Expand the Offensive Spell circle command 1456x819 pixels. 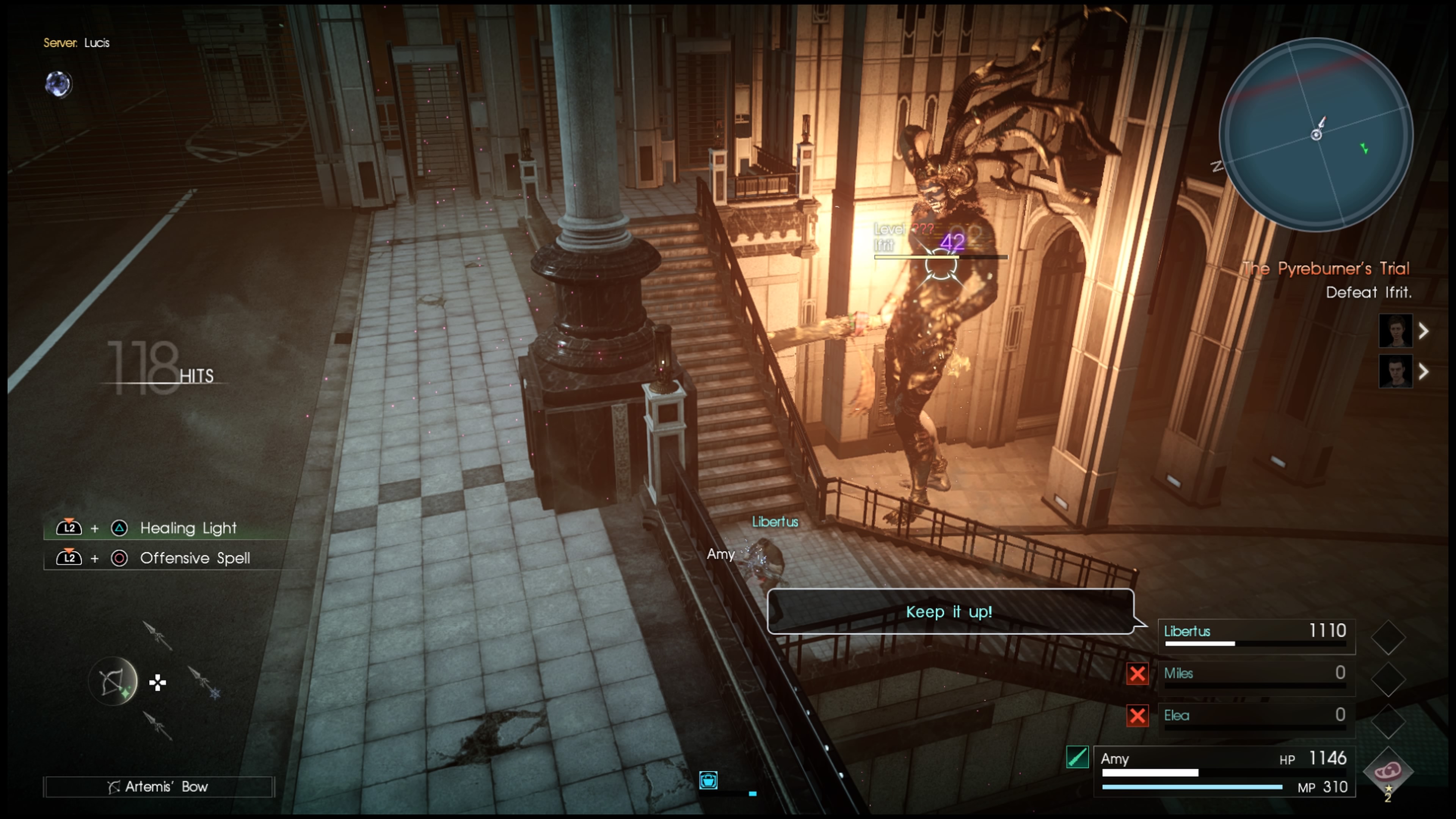119,558
